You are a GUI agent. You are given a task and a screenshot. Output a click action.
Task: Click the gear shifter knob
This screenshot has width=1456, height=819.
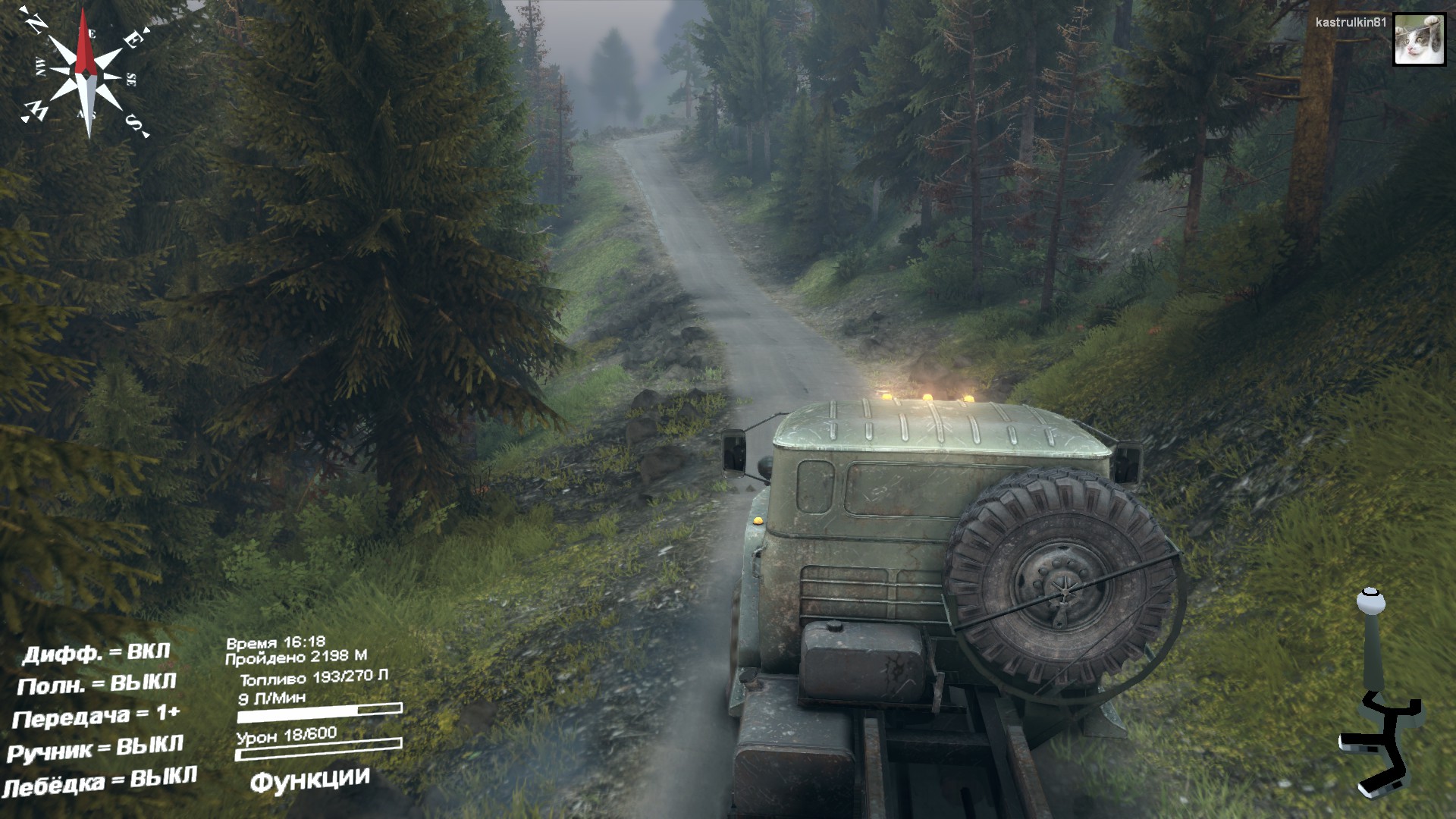(1370, 603)
